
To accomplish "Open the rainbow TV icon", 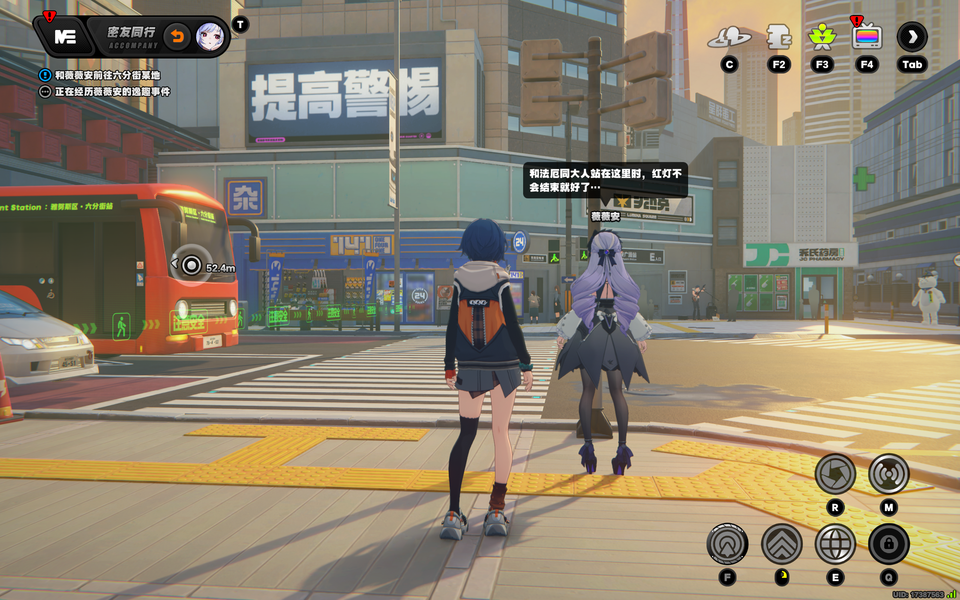I will (866, 37).
